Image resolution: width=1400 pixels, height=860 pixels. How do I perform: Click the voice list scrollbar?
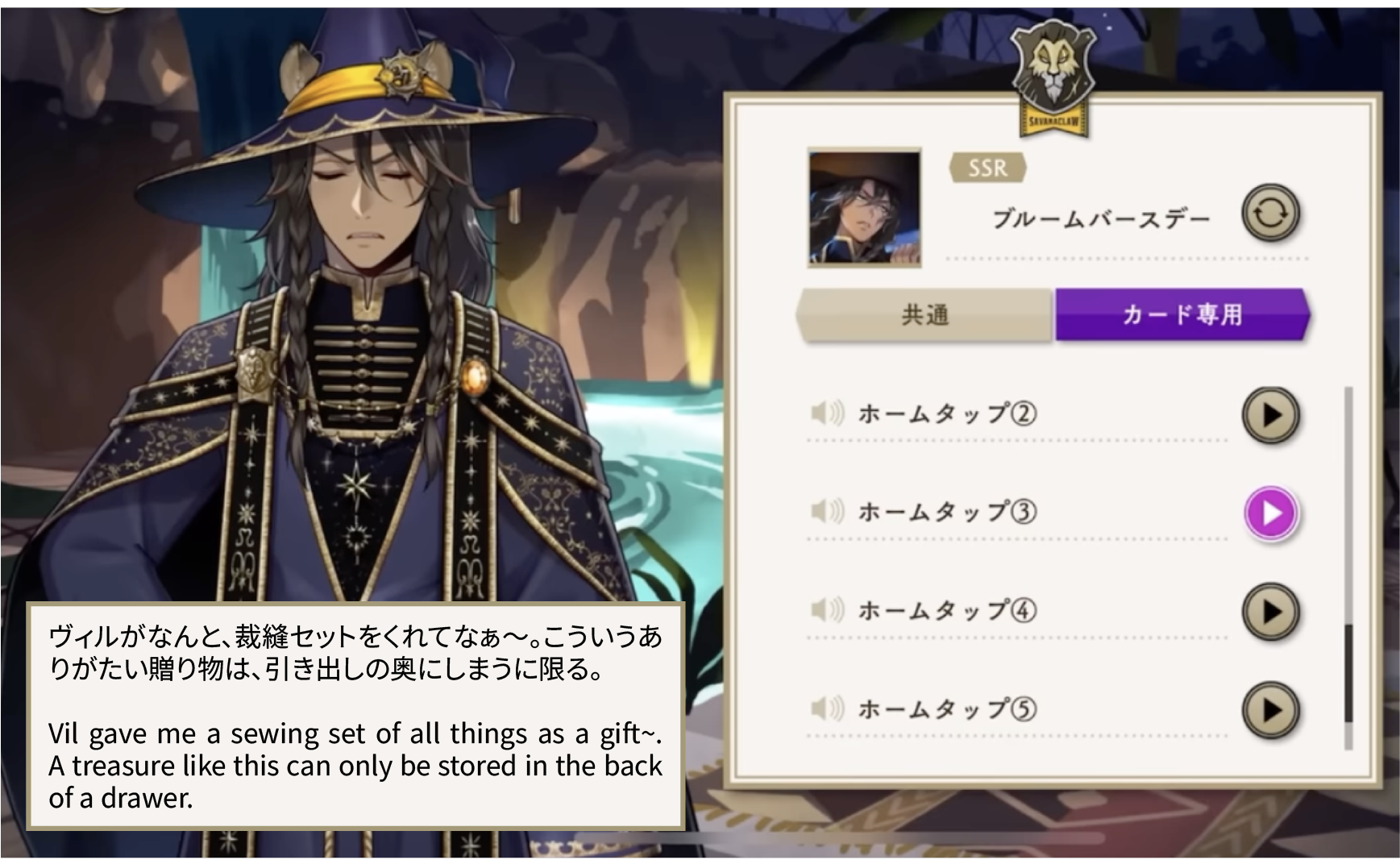pyautogui.click(x=1348, y=674)
